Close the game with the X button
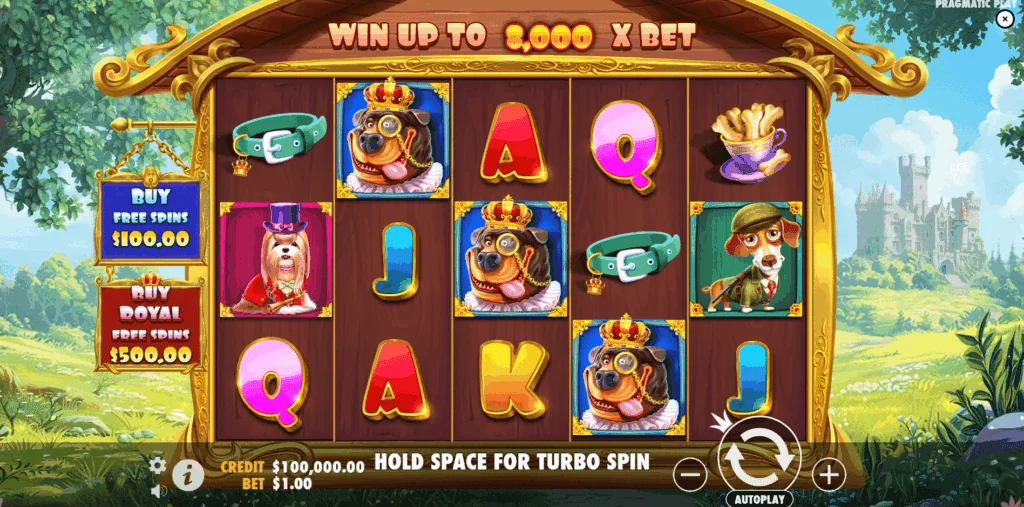This screenshot has width=1024, height=507. tap(1006, 18)
